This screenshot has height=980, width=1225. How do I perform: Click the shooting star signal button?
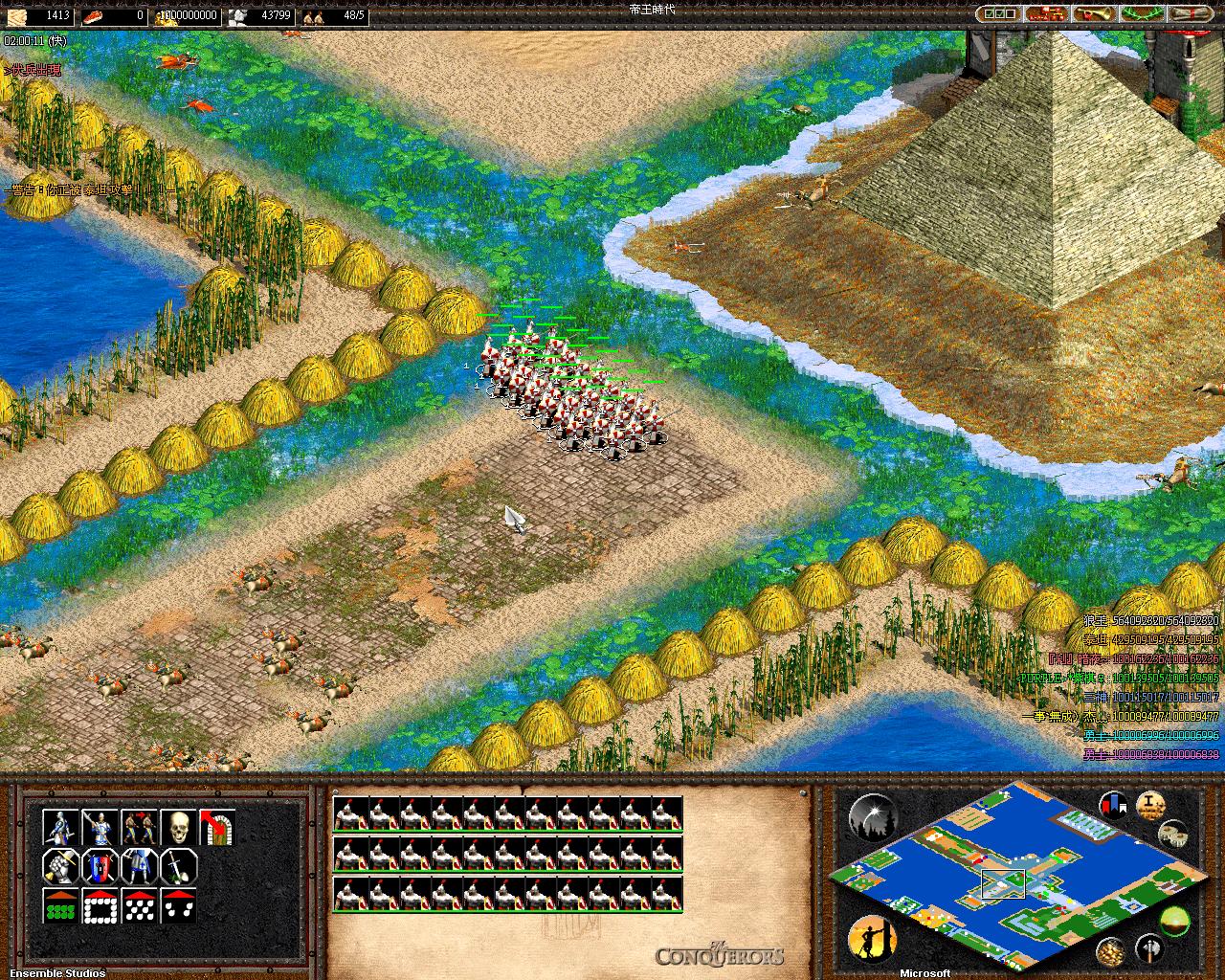[x=871, y=816]
